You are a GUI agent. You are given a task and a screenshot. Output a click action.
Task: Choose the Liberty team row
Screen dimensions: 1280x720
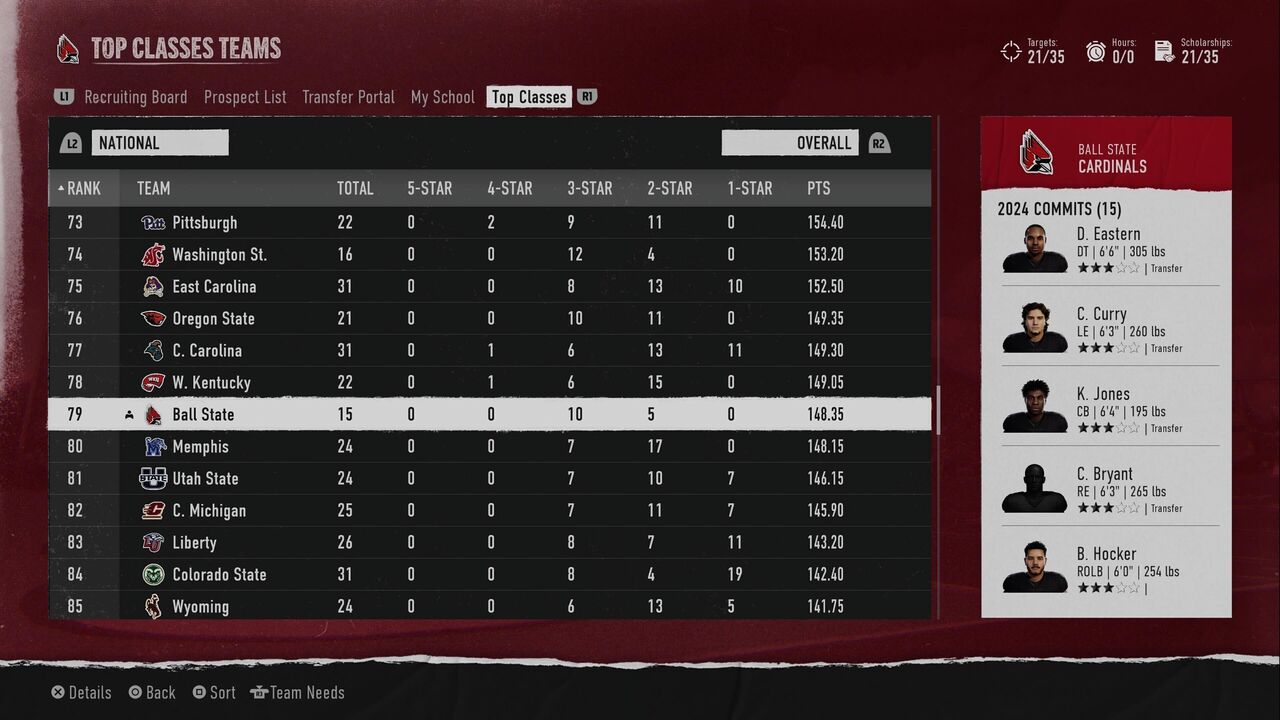click(x=490, y=542)
